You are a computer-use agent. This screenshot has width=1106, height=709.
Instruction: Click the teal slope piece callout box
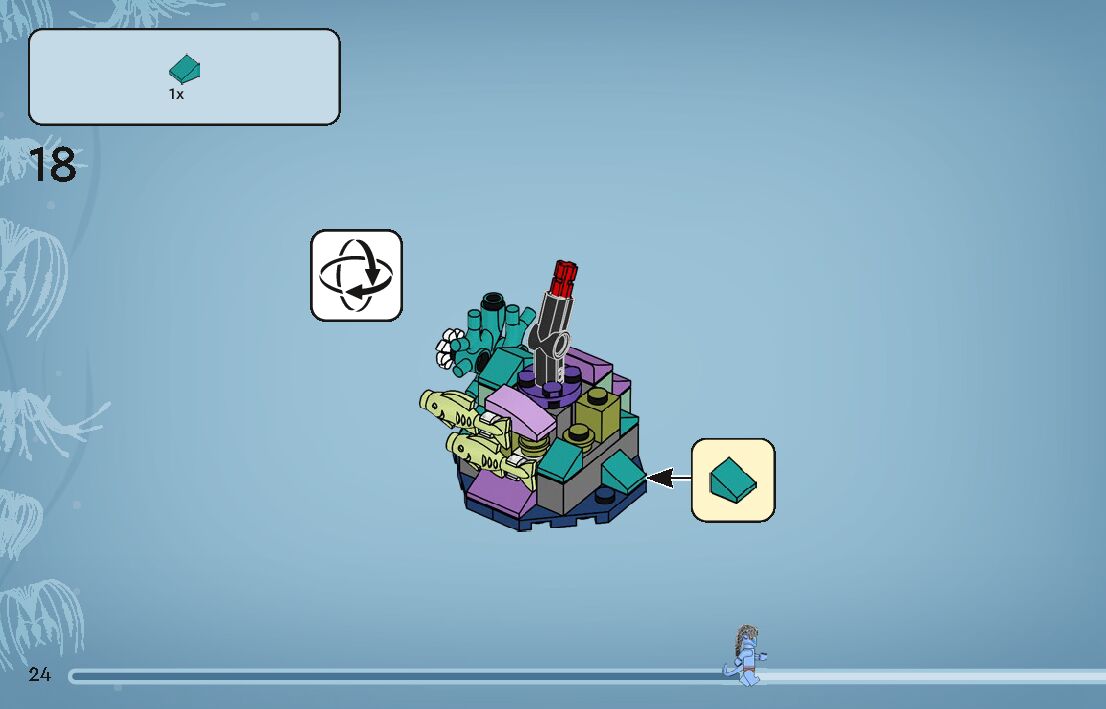coord(733,480)
